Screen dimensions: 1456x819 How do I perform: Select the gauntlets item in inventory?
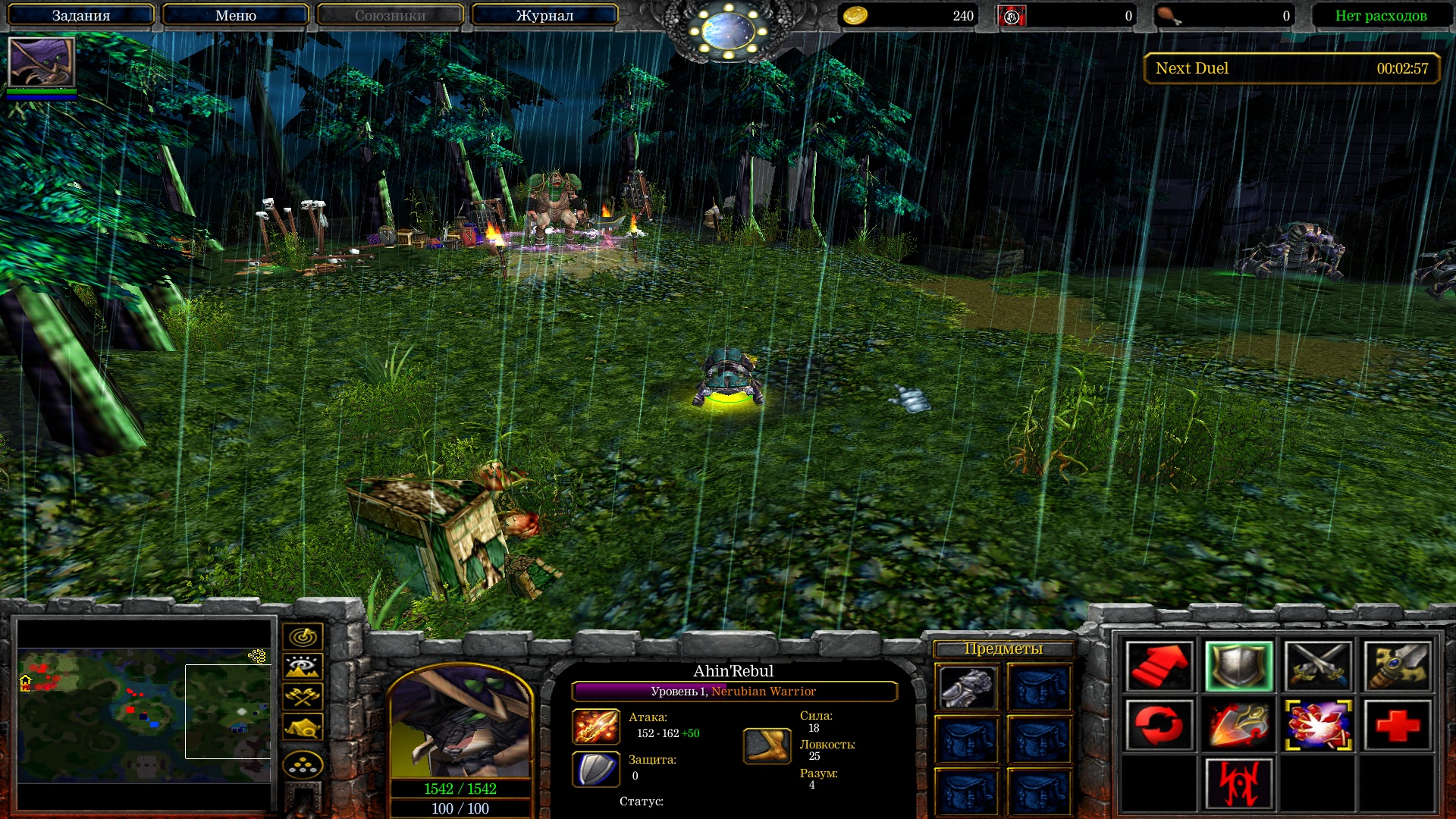[x=967, y=688]
